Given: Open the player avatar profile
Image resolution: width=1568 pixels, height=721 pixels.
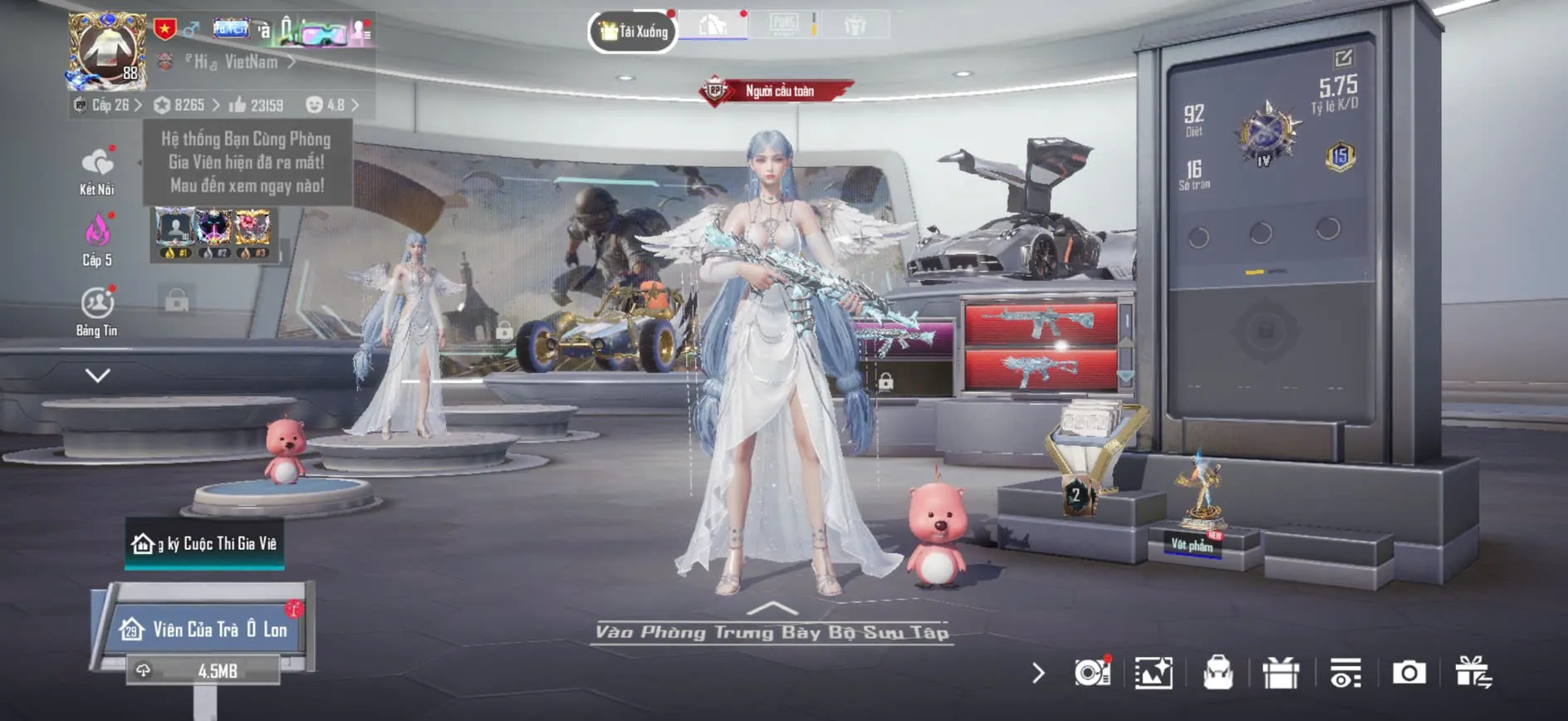Looking at the screenshot, I should [106, 51].
